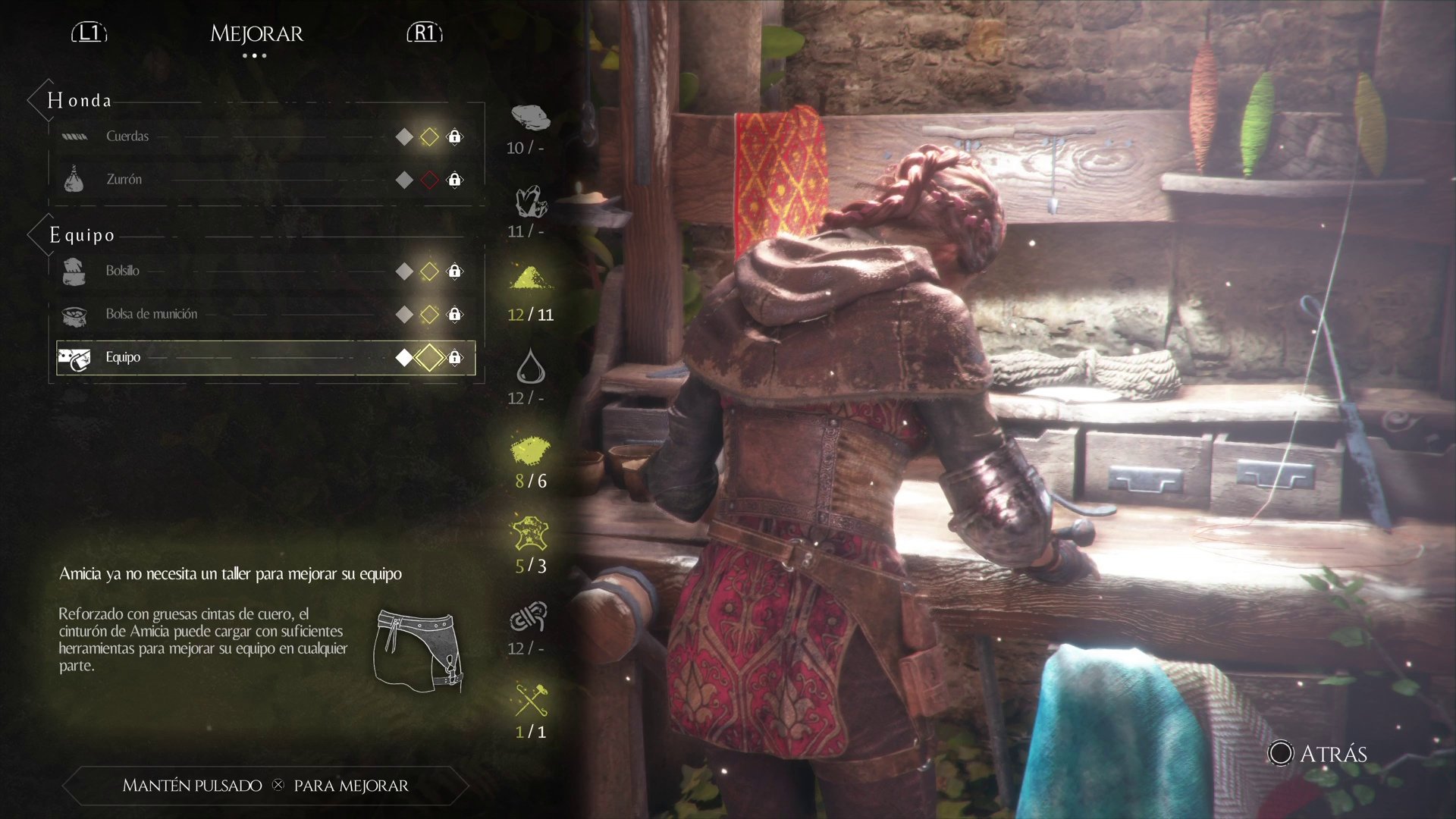Screen dimensions: 1456x819
Task: Select the cloth resource icon
Action: point(529,119)
